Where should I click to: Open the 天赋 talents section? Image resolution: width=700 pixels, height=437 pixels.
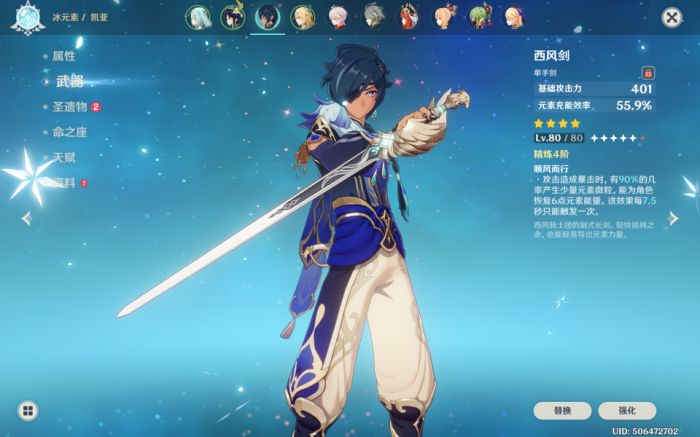tap(63, 158)
